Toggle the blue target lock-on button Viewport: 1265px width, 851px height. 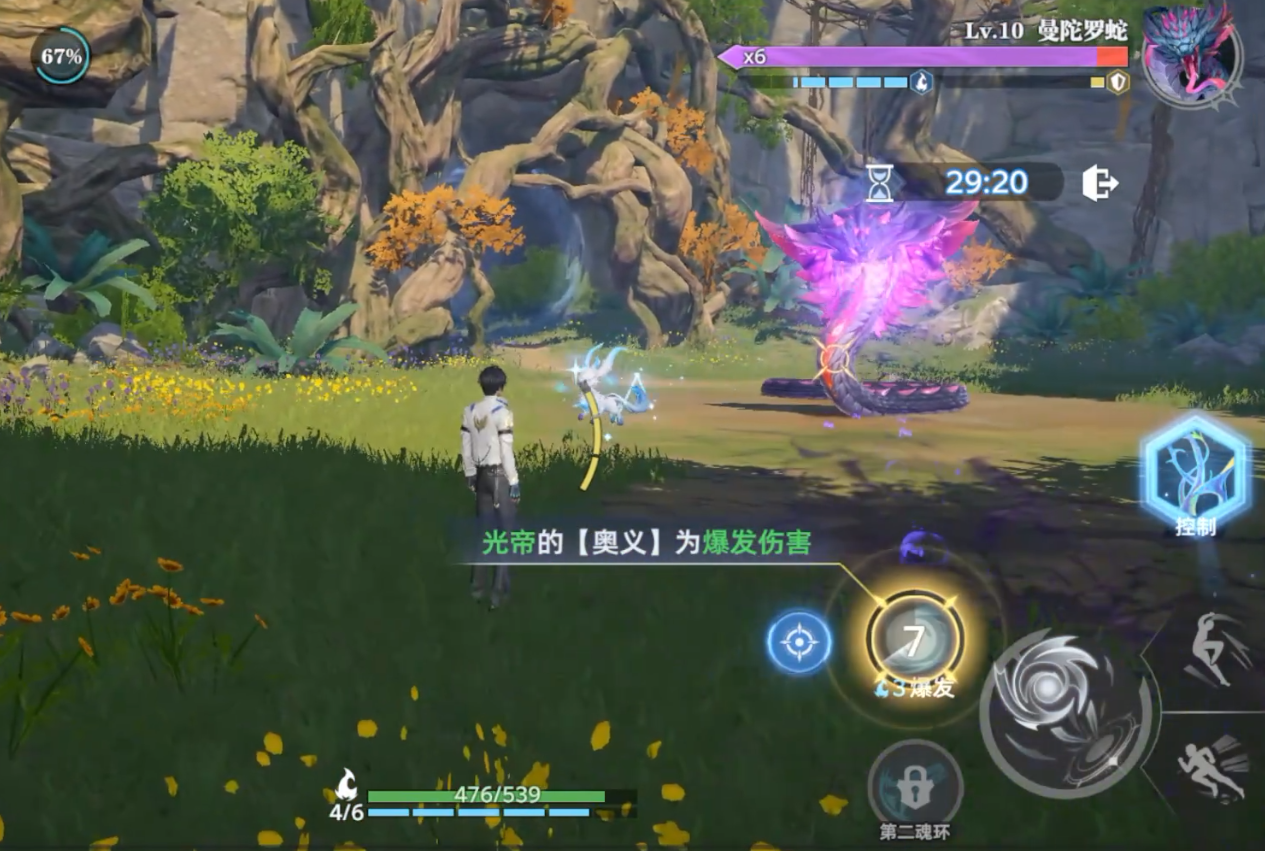(799, 642)
